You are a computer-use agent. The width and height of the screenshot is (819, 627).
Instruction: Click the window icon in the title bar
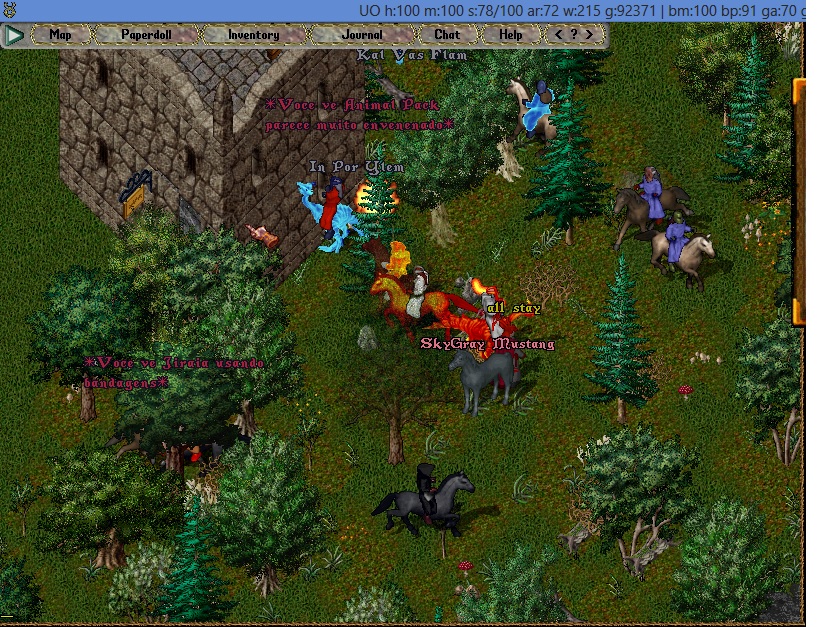tap(12, 9)
